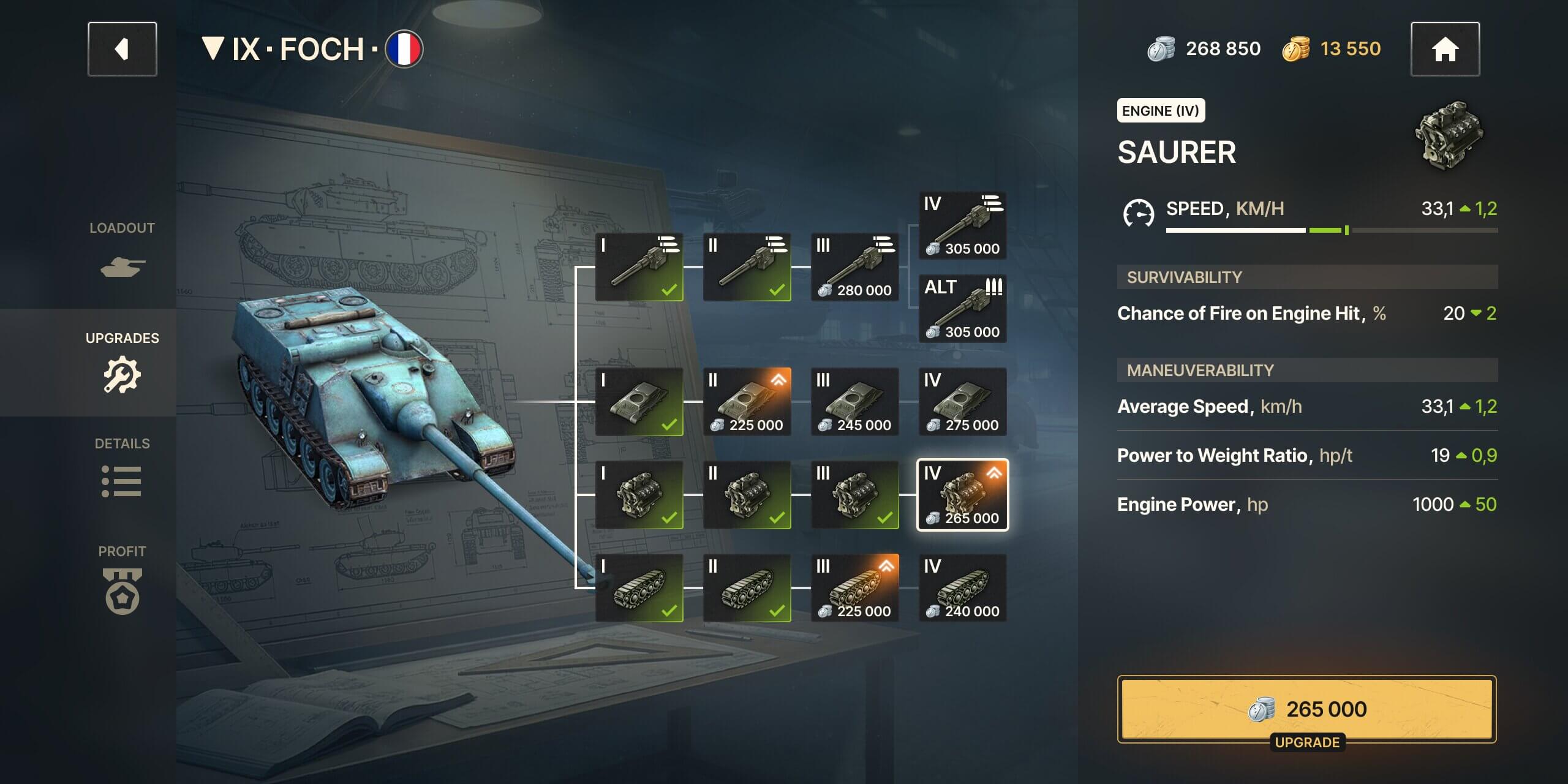Viewport: 1568px width, 784px height.
Task: Tap the gold coins balance
Action: [x=1332, y=49]
